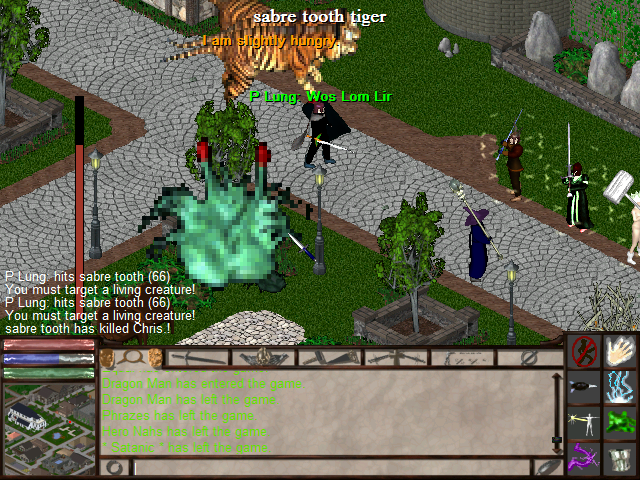The image size is (640, 480).
Task: Select the hand saw toolbar slot
Action: click(331, 357)
